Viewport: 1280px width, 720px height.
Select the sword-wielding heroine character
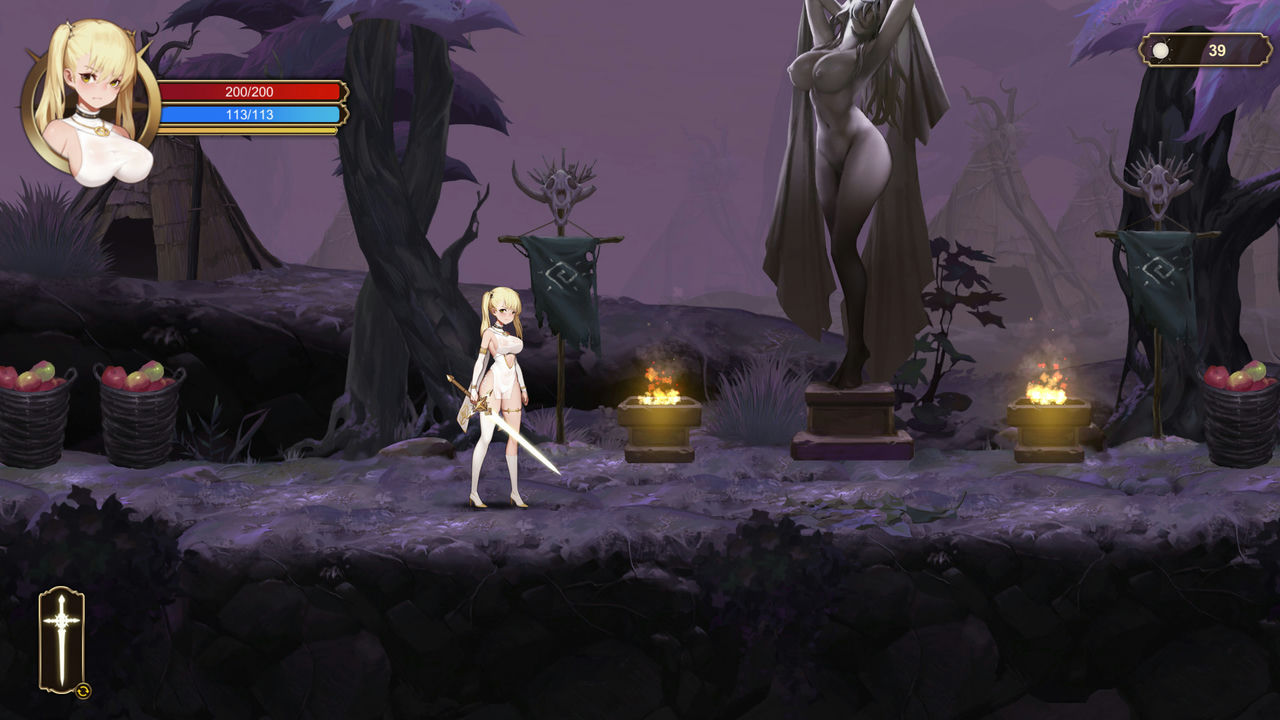point(500,390)
